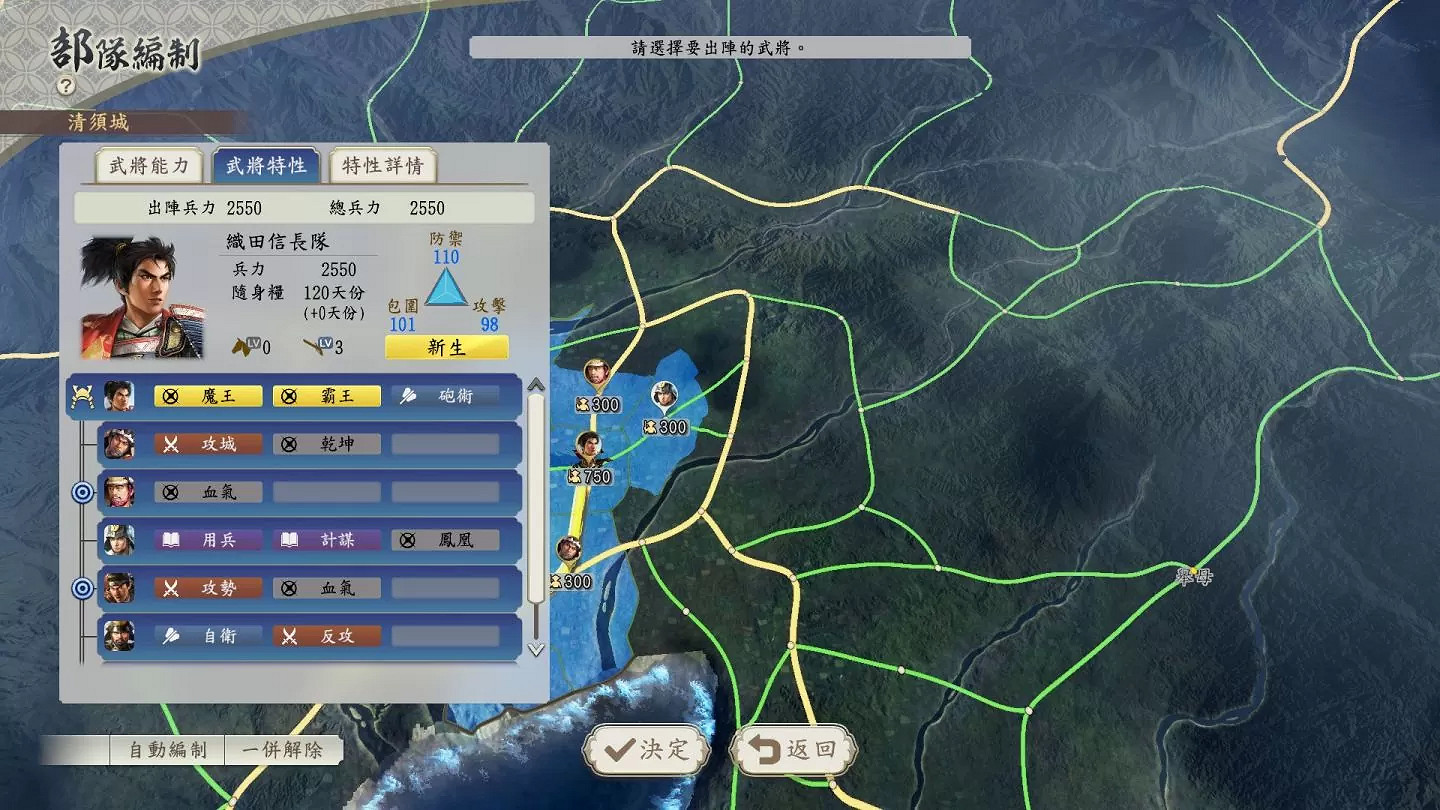Select the 砲術 gunnery trait icon
The image size is (1440, 810).
click(x=445, y=395)
